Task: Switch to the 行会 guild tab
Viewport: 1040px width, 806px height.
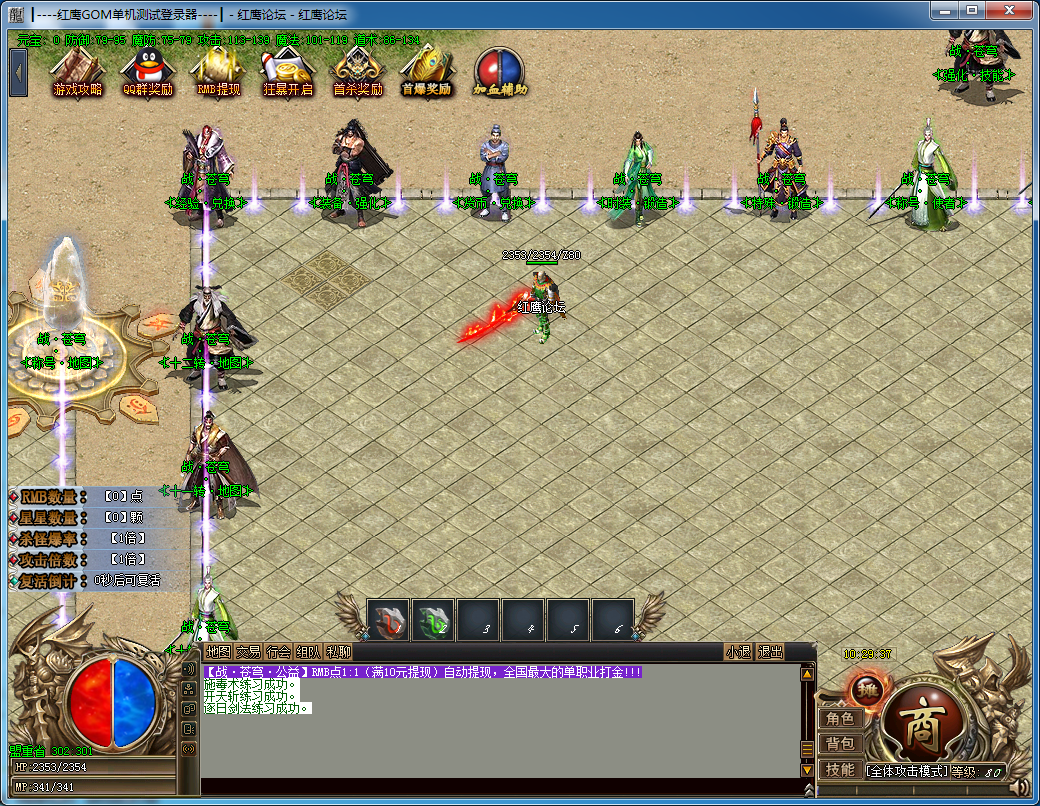Action: (x=279, y=652)
